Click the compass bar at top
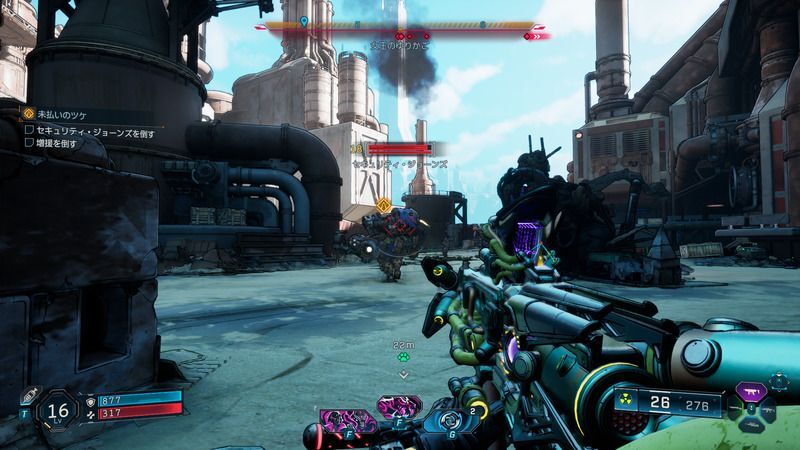800x450 pixels. (400, 27)
